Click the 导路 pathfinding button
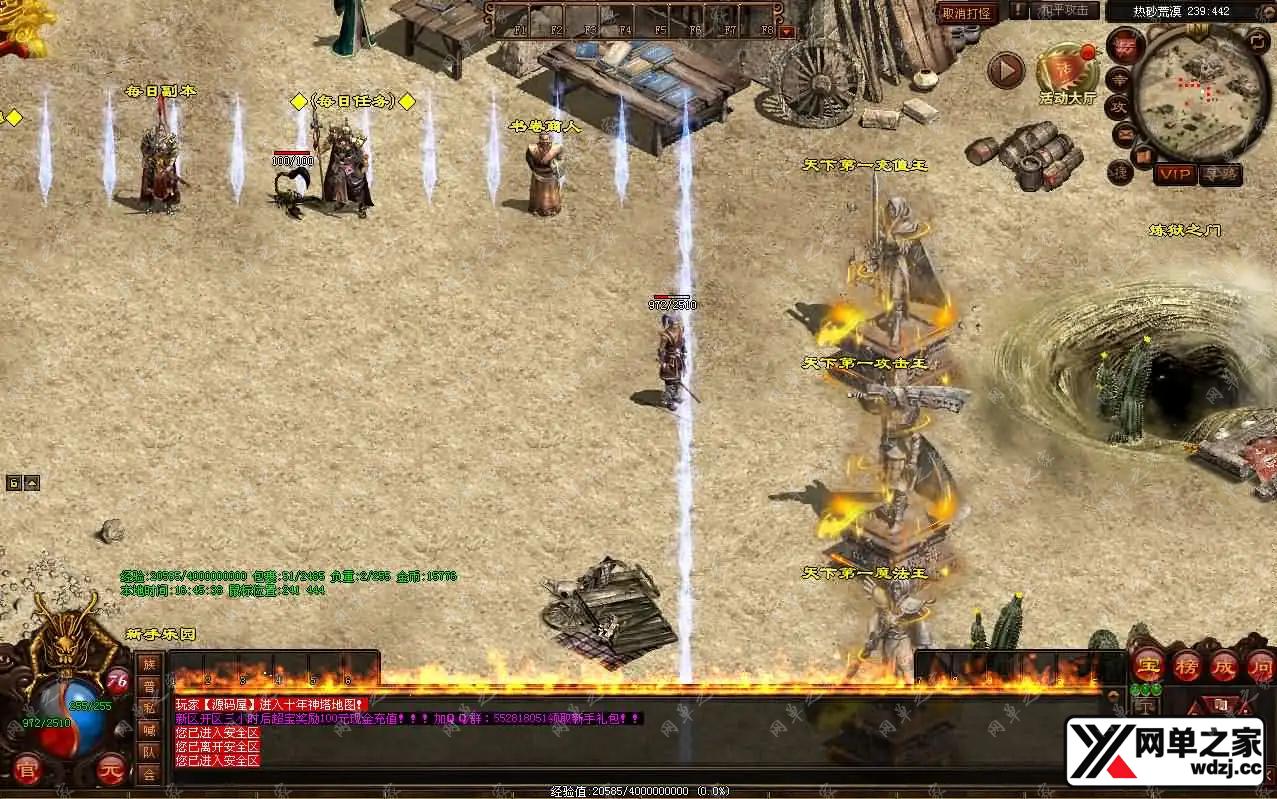Screen dimensions: 1277x799 (x=1220, y=174)
